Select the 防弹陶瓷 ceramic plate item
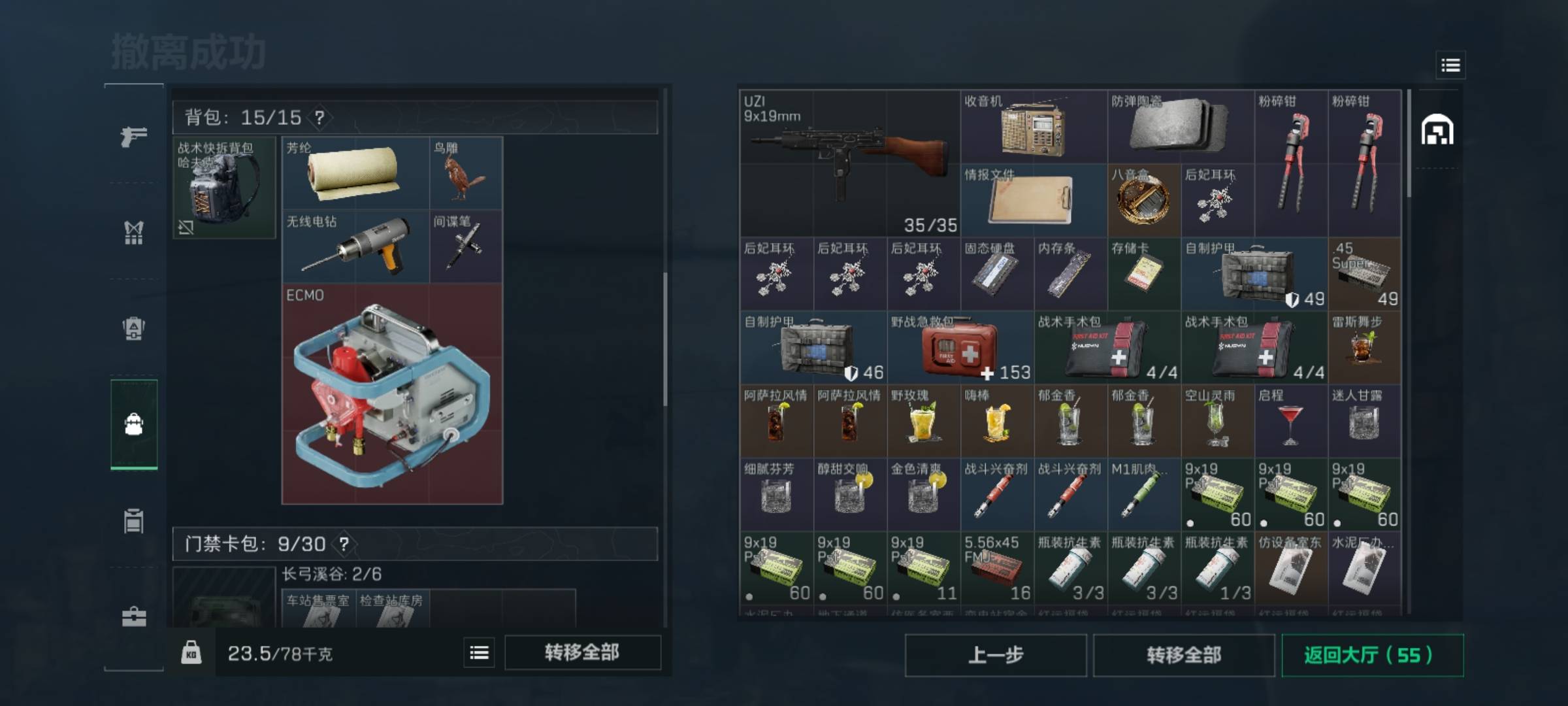The width and height of the screenshot is (1568, 706). 1180,127
